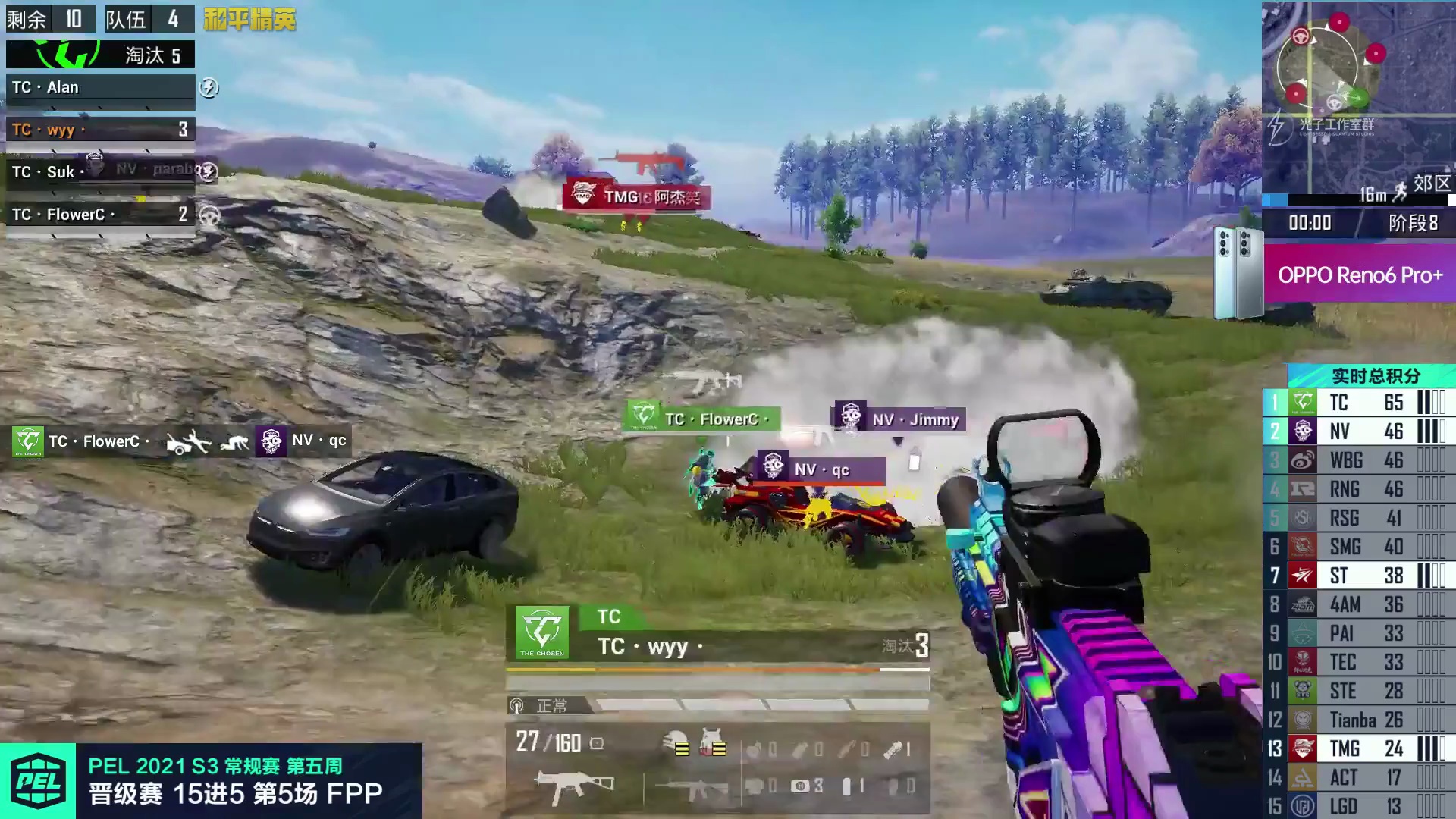Choose the TMG row in the standings

tap(1357, 748)
